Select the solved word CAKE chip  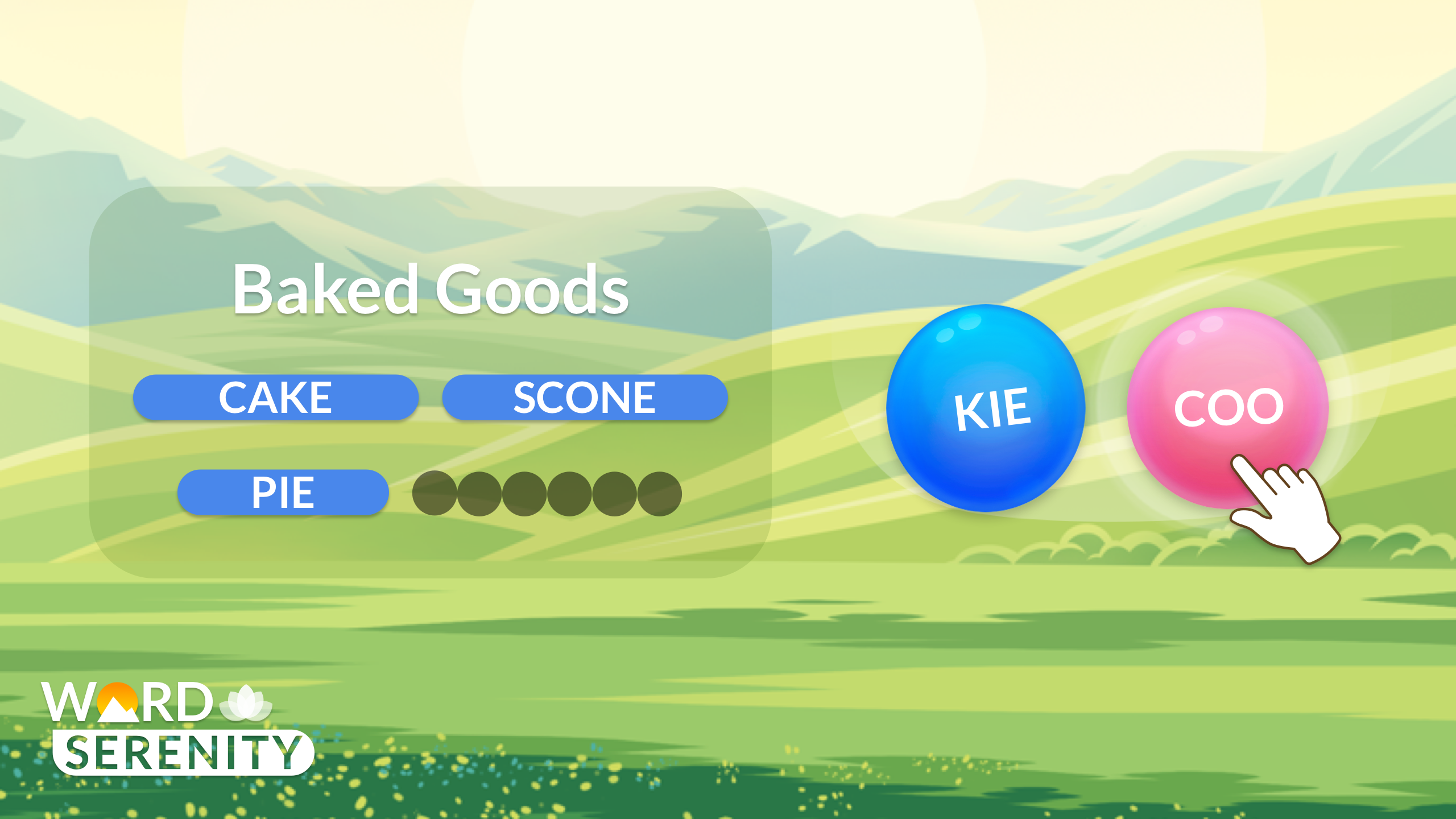tap(276, 397)
